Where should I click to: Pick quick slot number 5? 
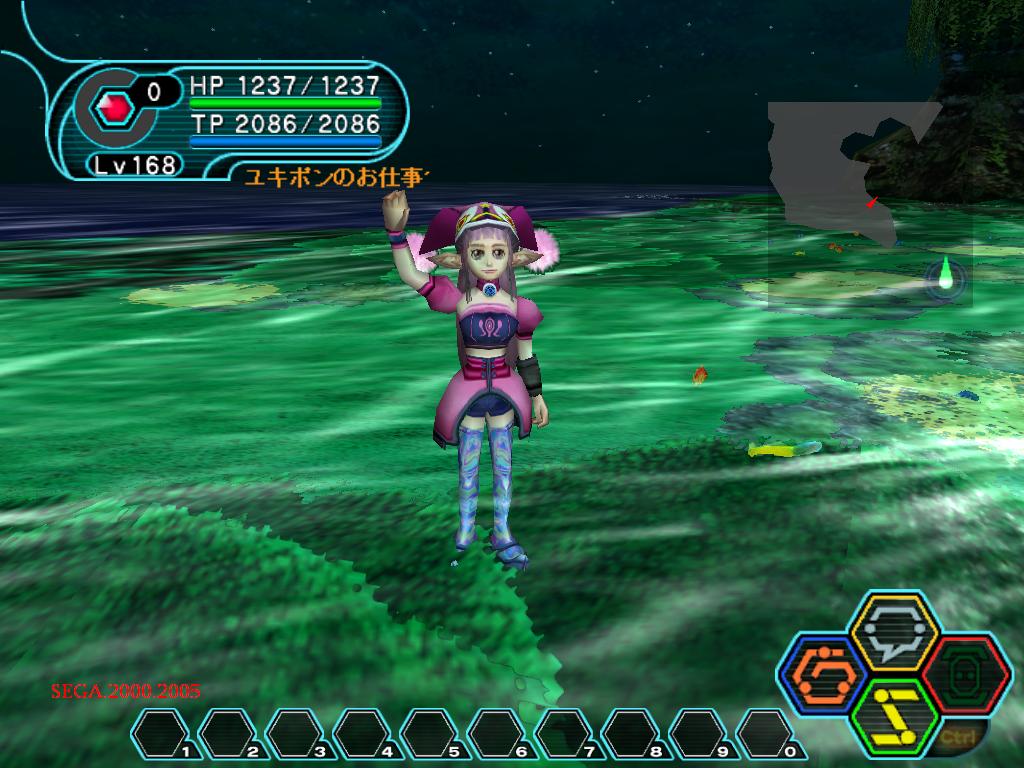[431, 734]
